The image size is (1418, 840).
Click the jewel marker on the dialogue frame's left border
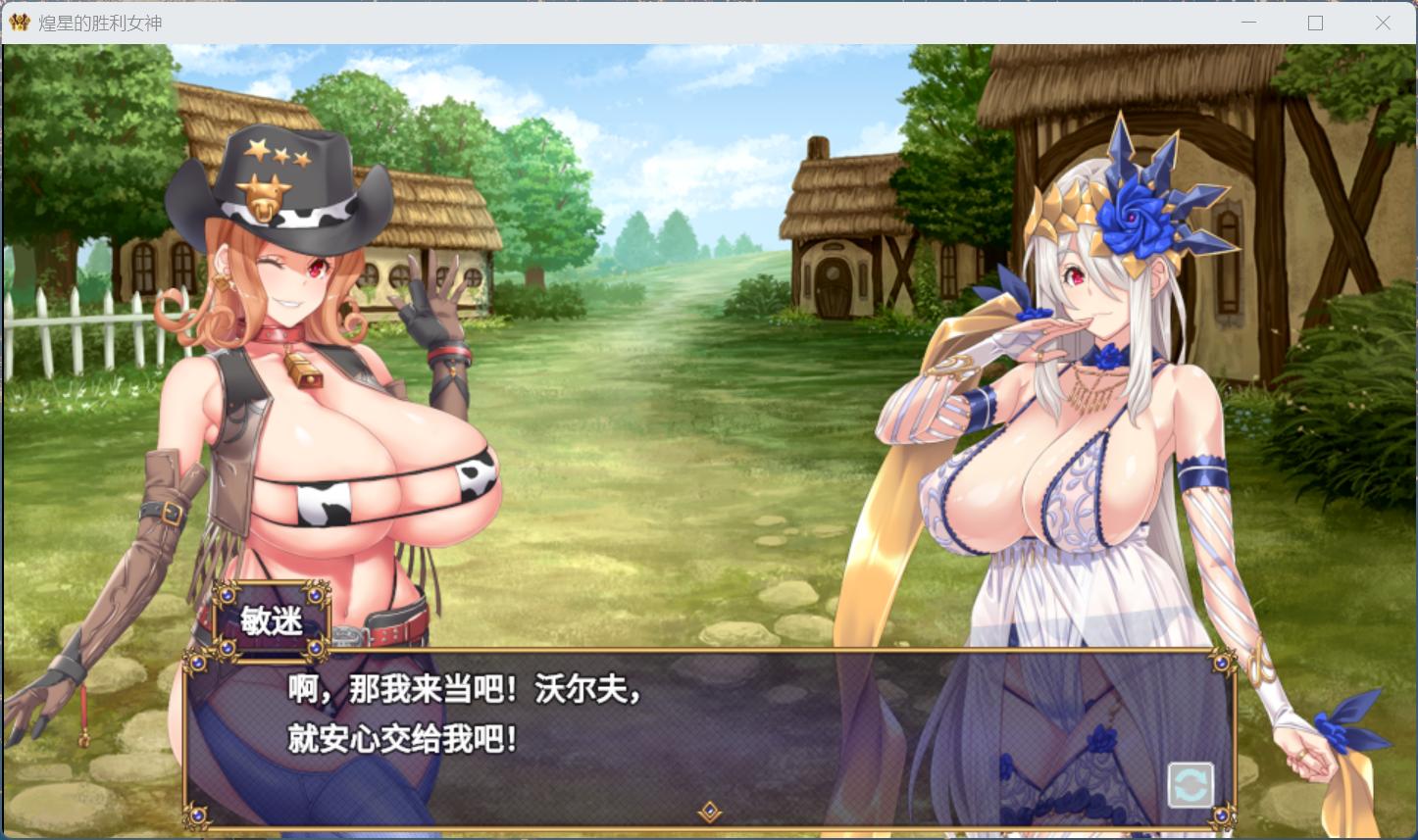coord(196,662)
